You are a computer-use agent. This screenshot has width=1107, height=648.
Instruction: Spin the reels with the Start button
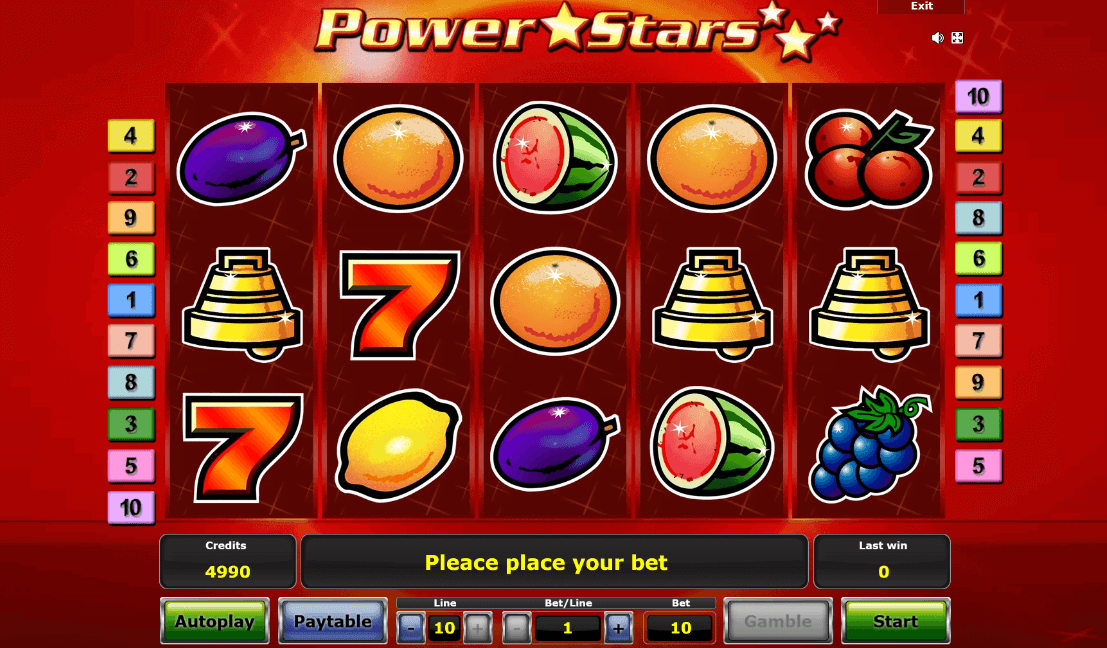[894, 622]
